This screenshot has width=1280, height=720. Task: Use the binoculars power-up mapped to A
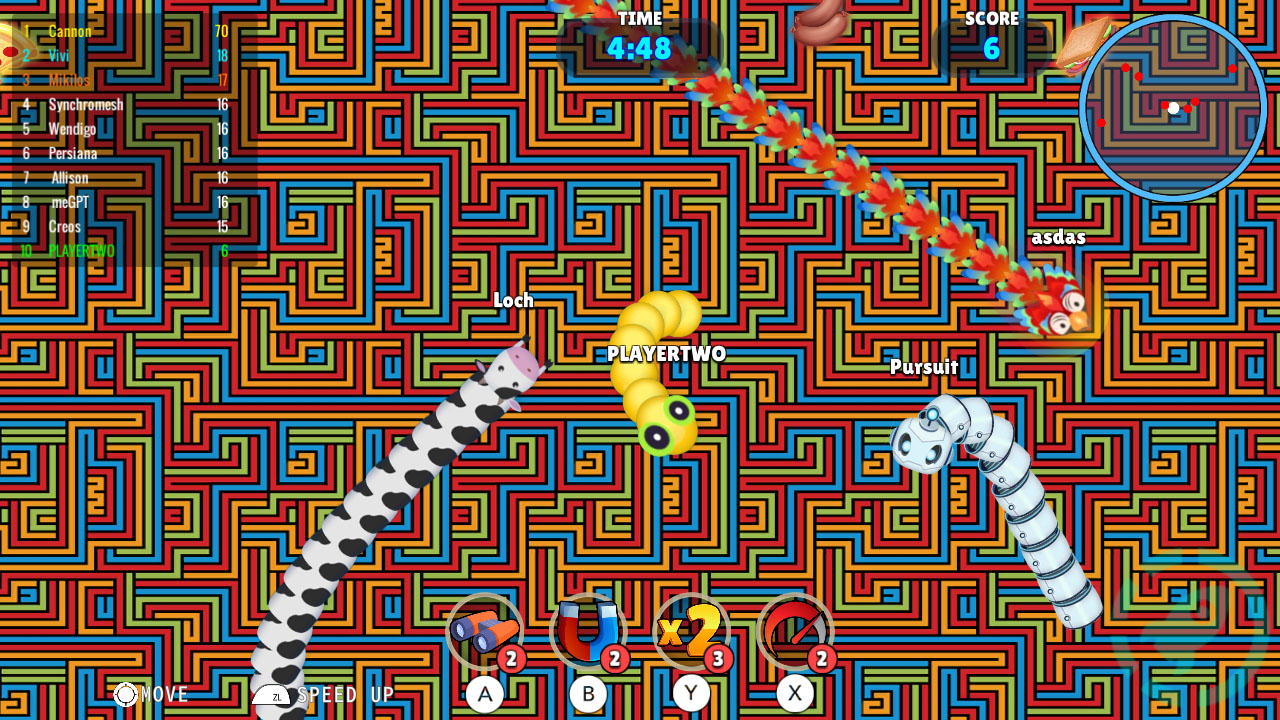pos(487,632)
